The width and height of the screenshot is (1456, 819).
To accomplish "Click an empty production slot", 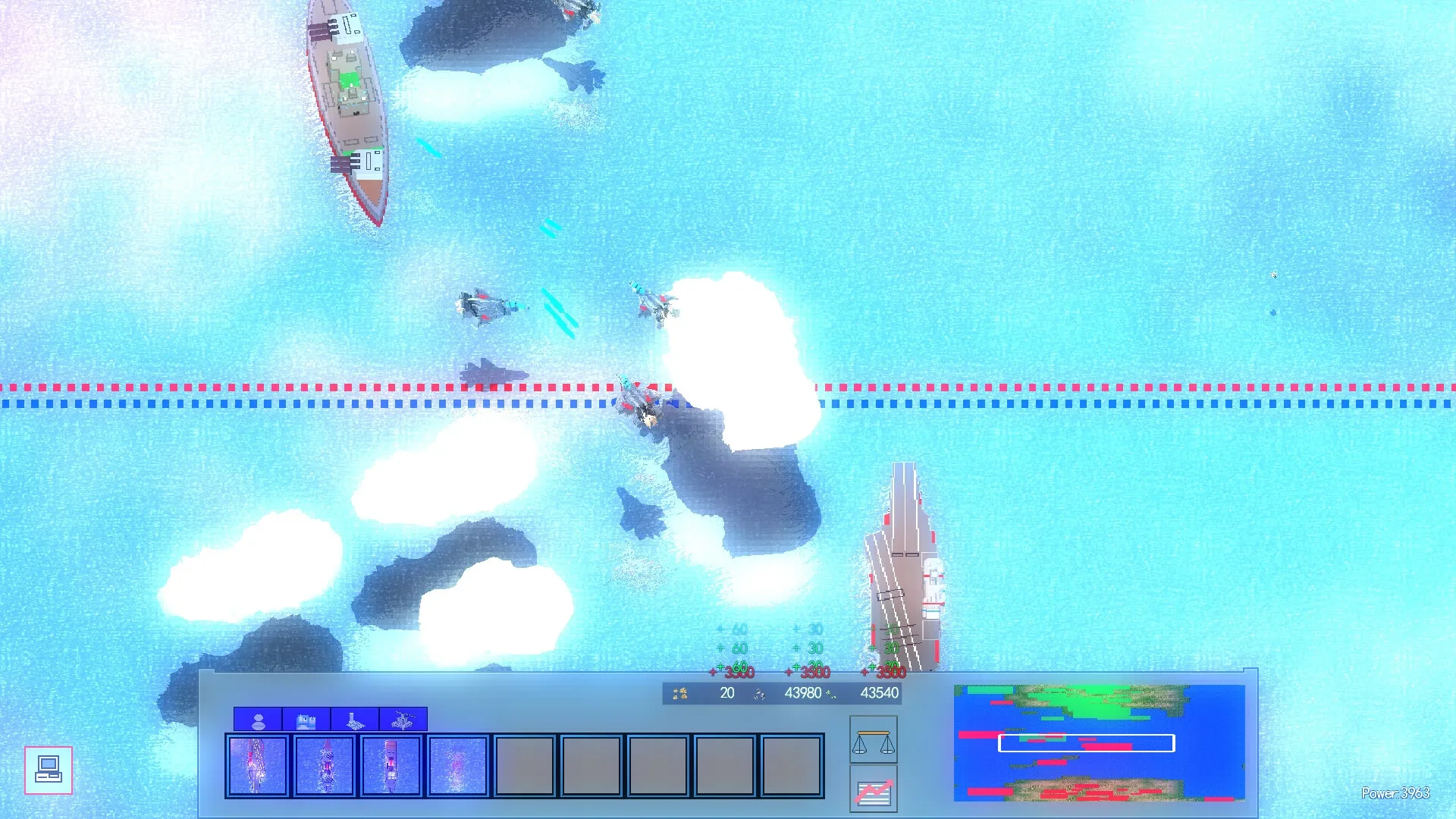I will pyautogui.click(x=523, y=764).
